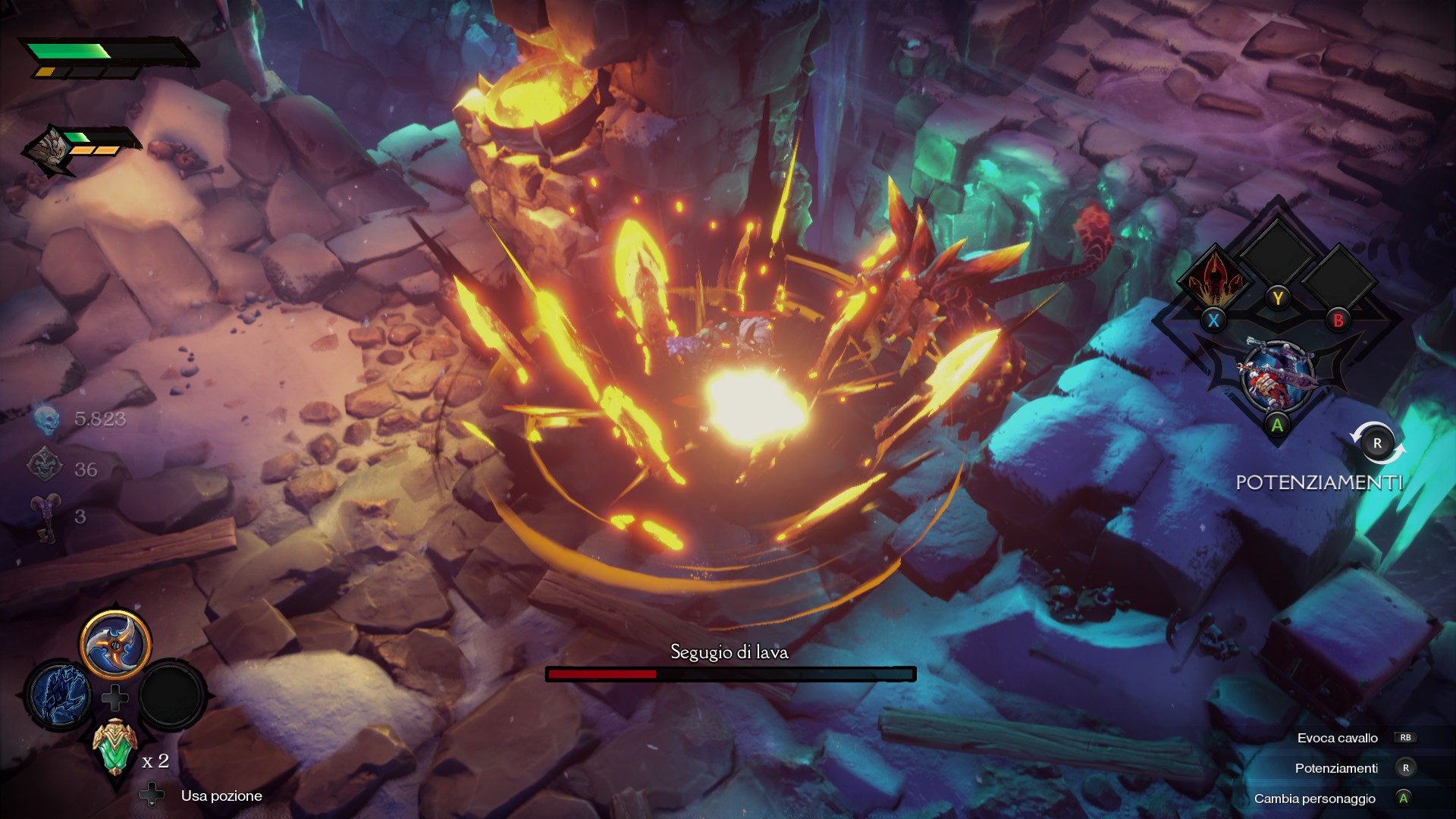Image resolution: width=1456 pixels, height=819 pixels.
Task: Click the Usa pozione prompt
Action: 221,795
